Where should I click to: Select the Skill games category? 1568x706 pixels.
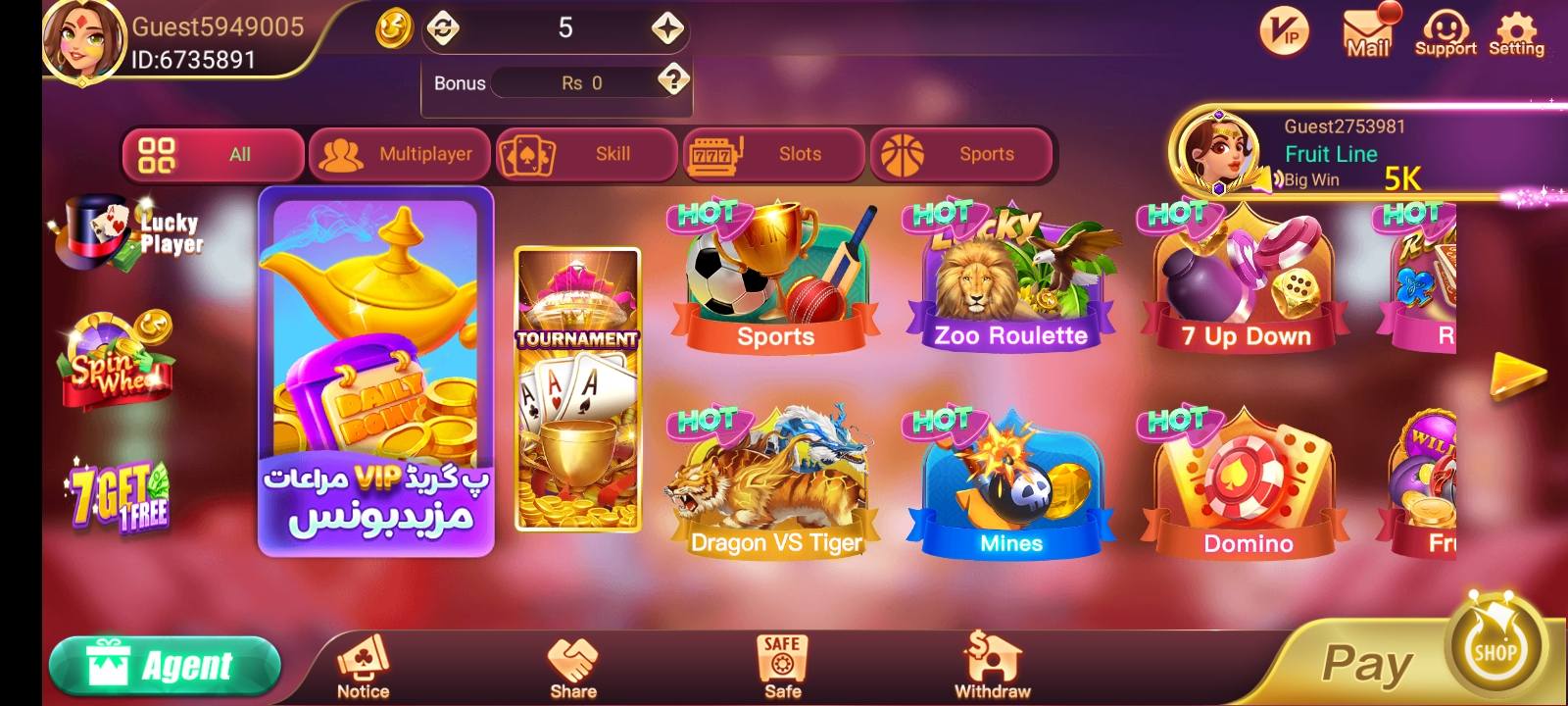[x=585, y=154]
